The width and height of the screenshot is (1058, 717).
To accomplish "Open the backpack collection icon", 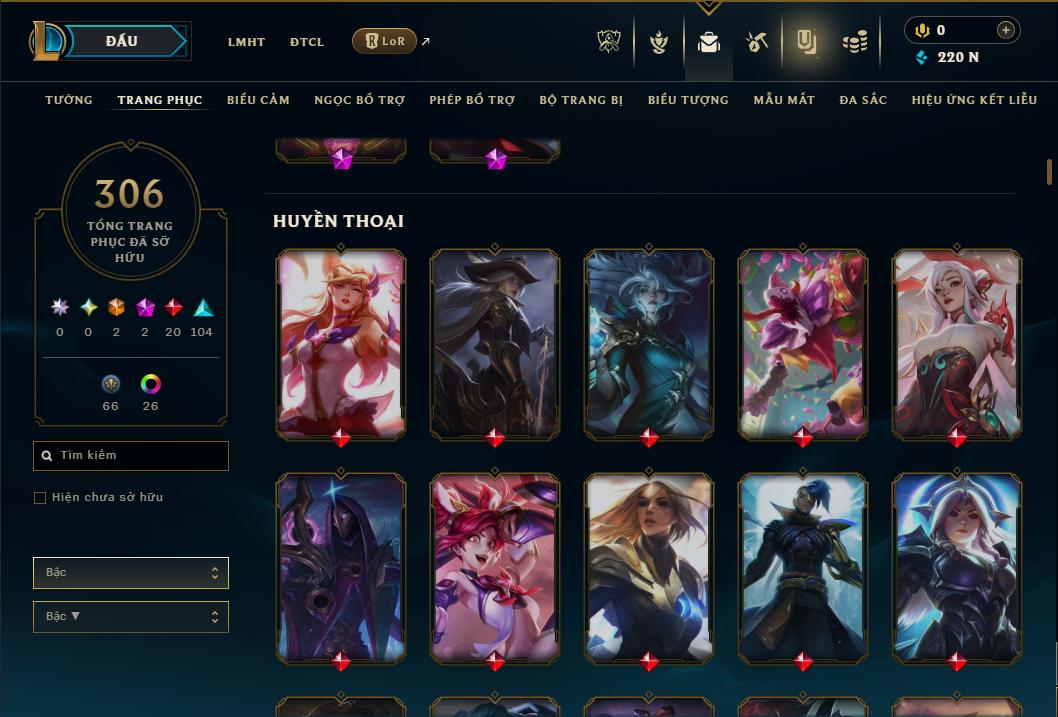I will (708, 42).
